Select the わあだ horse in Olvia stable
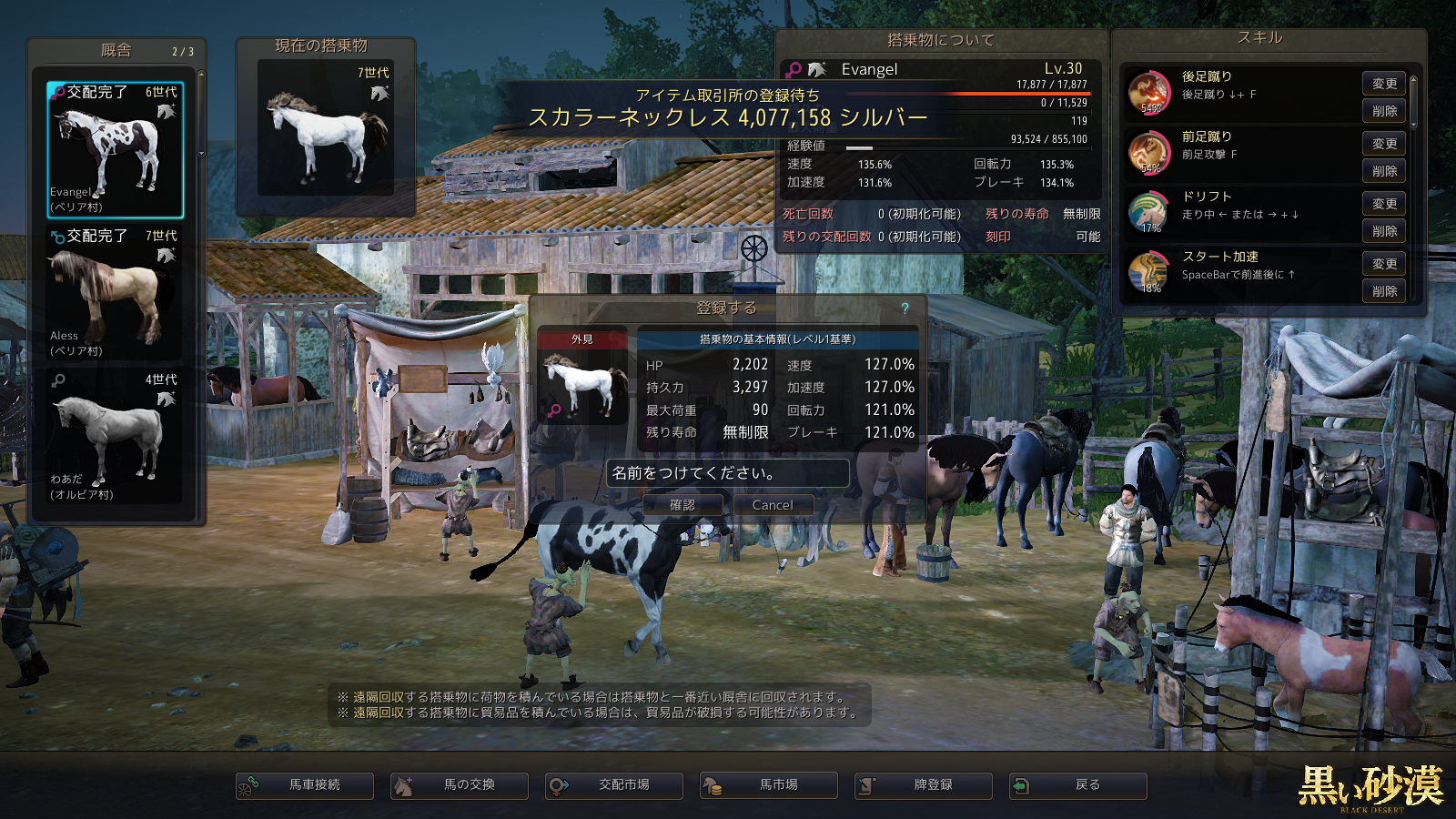This screenshot has width=1456, height=819. coord(116,437)
